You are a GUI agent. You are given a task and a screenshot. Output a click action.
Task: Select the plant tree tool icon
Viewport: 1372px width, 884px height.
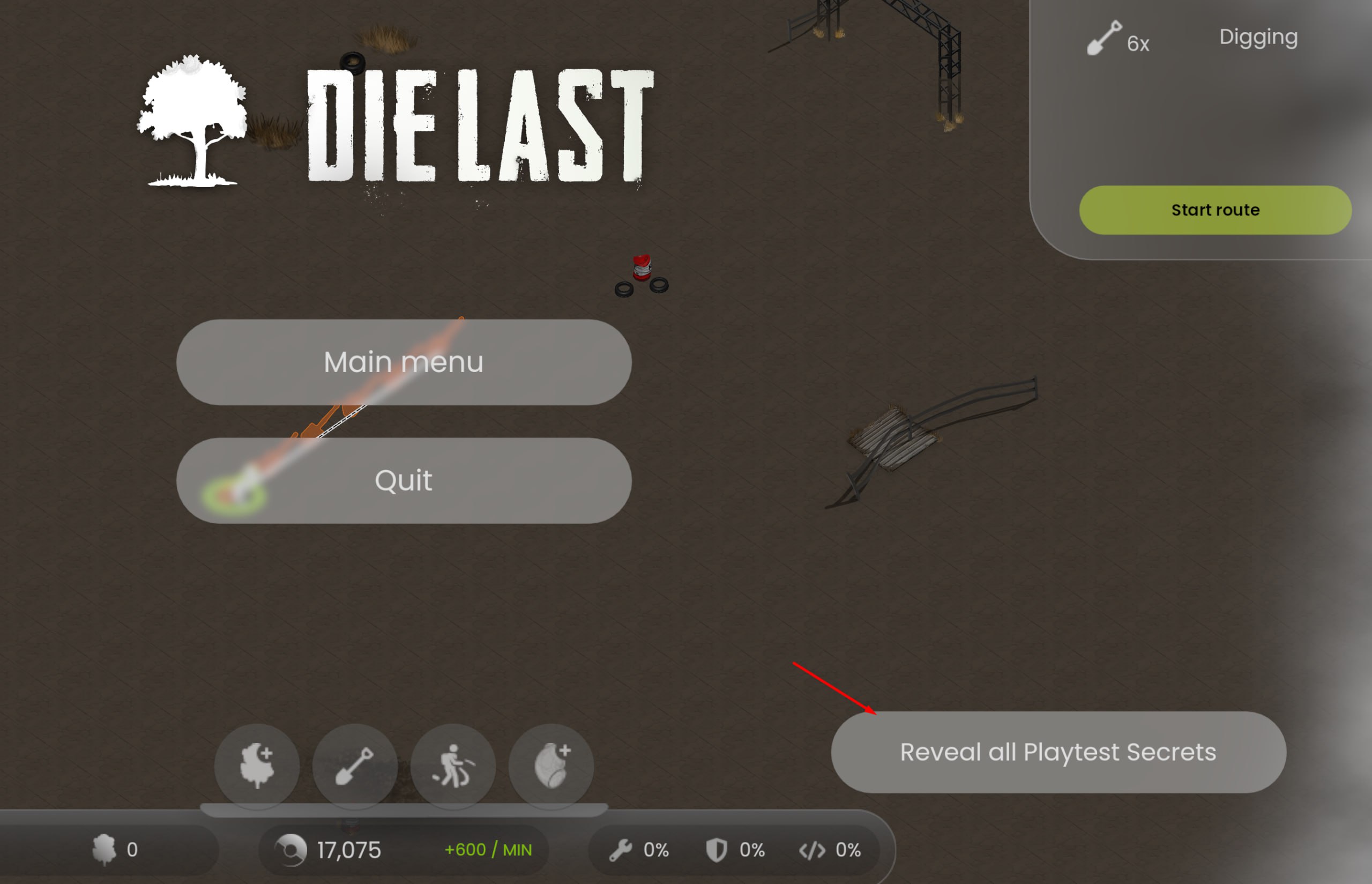[x=257, y=766]
